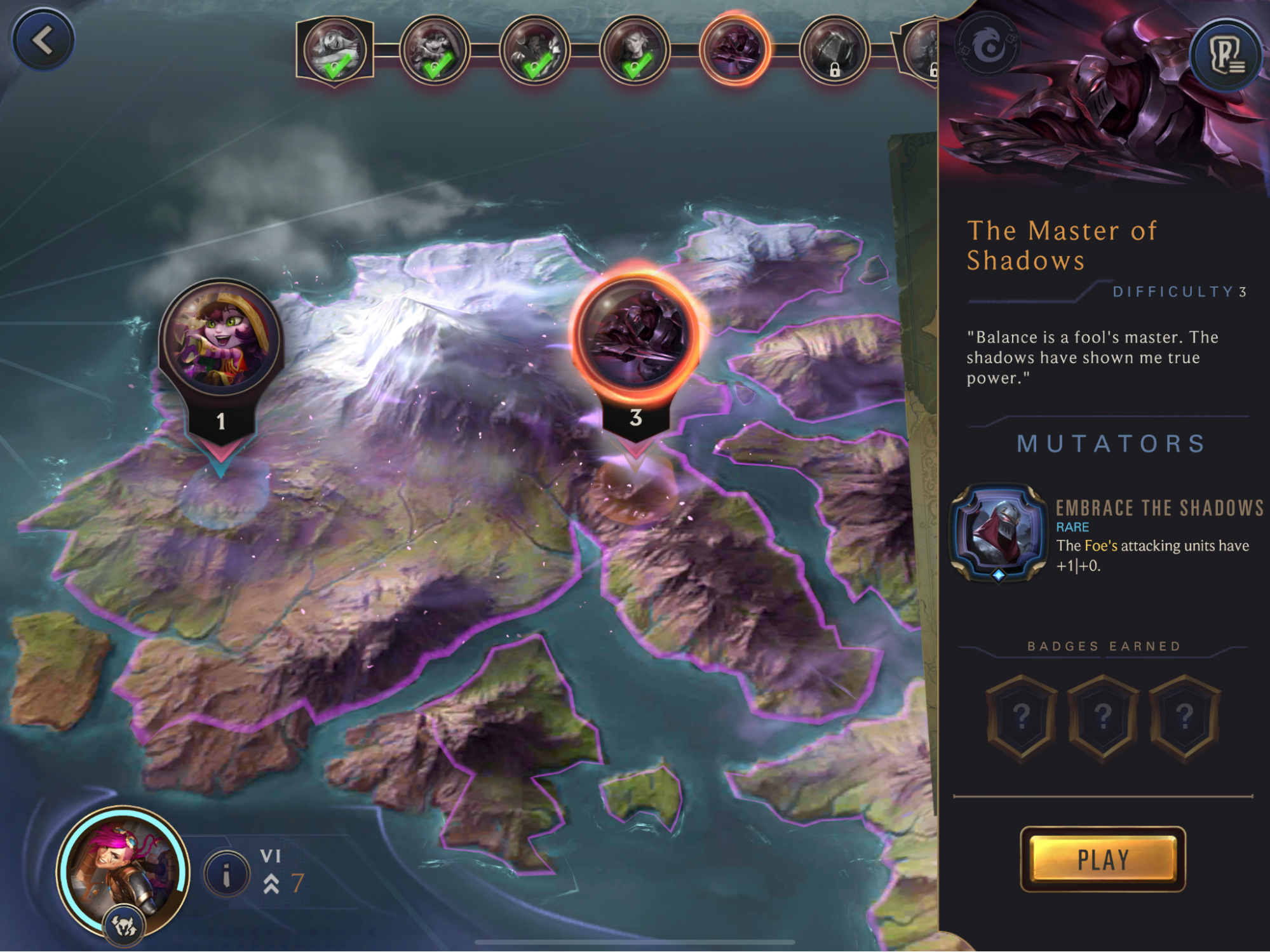Viewport: 1270px width, 952px height.
Task: Select the fourth completed stage node
Action: click(x=634, y=50)
